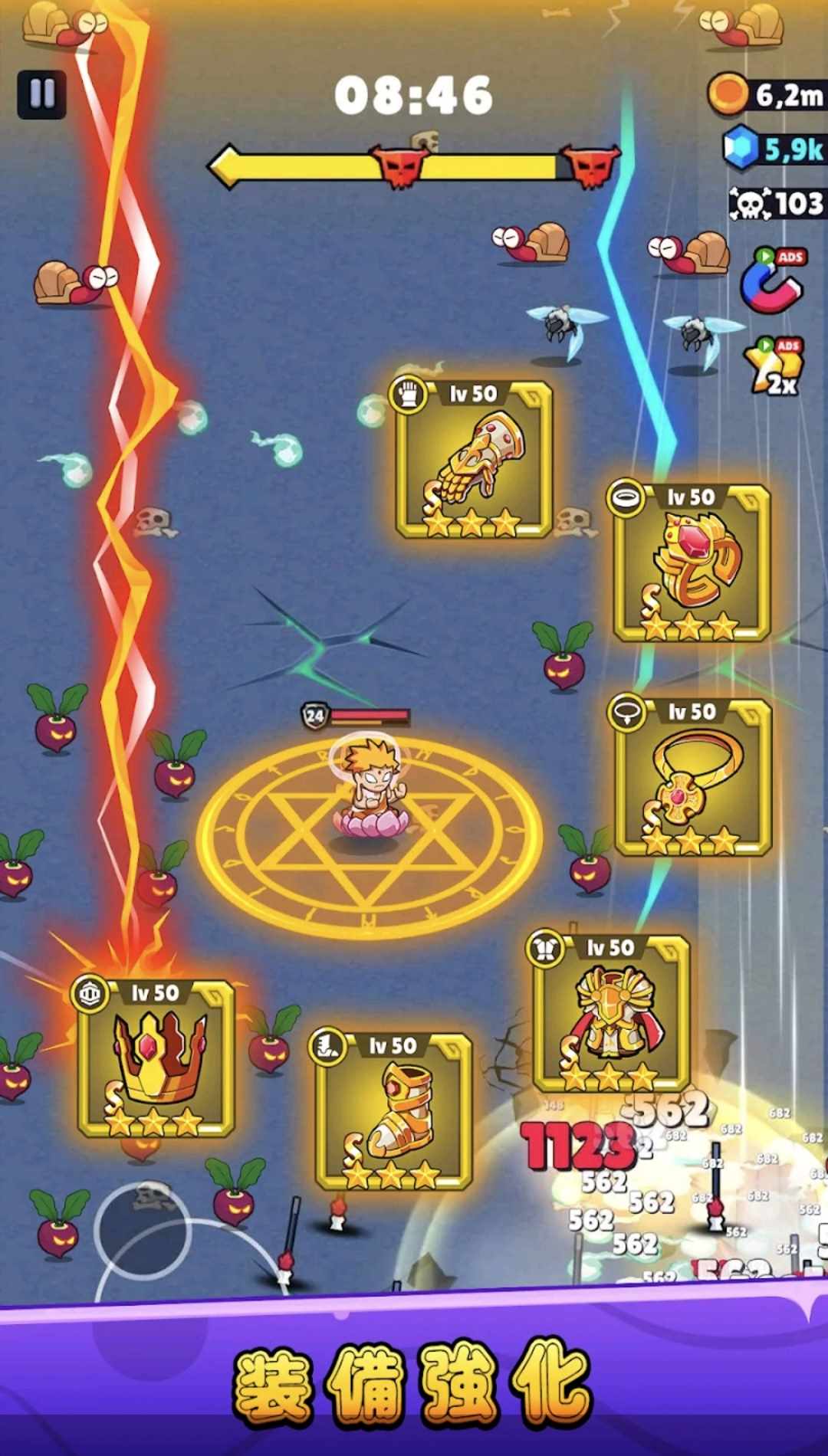This screenshot has width=828, height=1456.
Task: Select the ruby crown equipment card
Action: click(x=156, y=1059)
